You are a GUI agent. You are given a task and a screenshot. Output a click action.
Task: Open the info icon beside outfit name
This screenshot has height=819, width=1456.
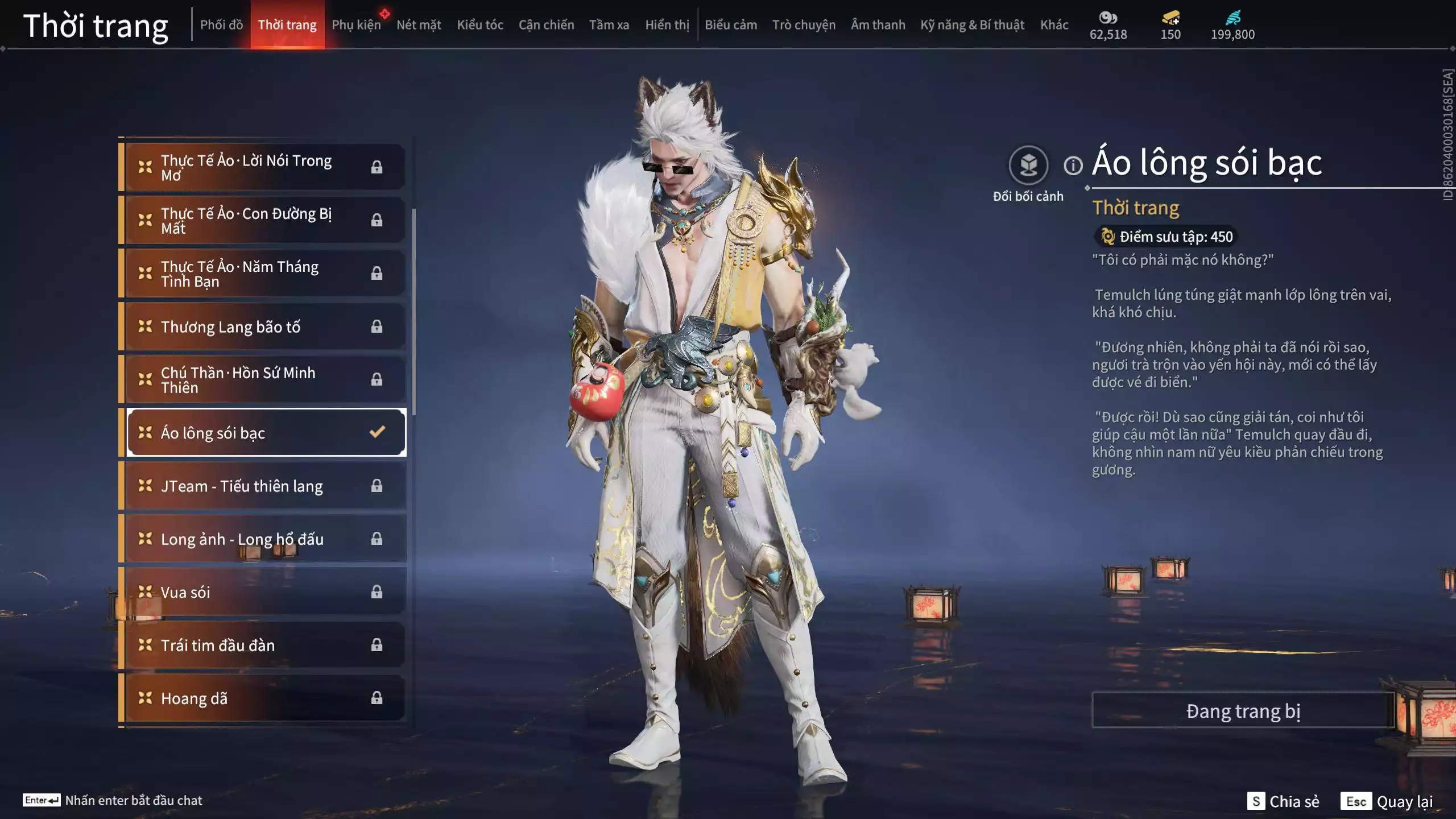pyautogui.click(x=1073, y=166)
